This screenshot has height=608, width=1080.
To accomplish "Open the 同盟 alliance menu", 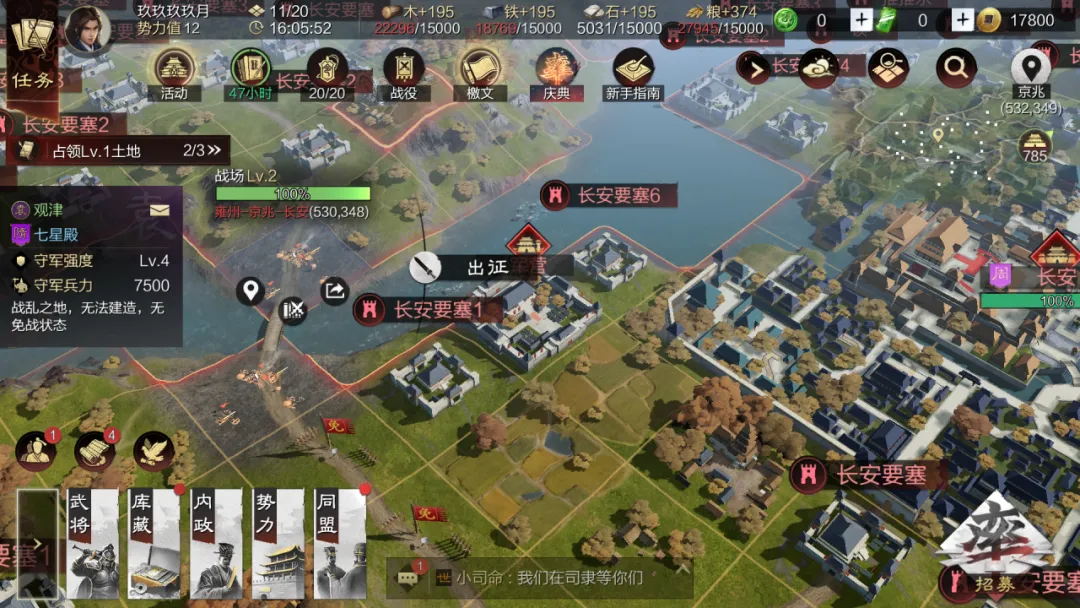I will point(340,543).
